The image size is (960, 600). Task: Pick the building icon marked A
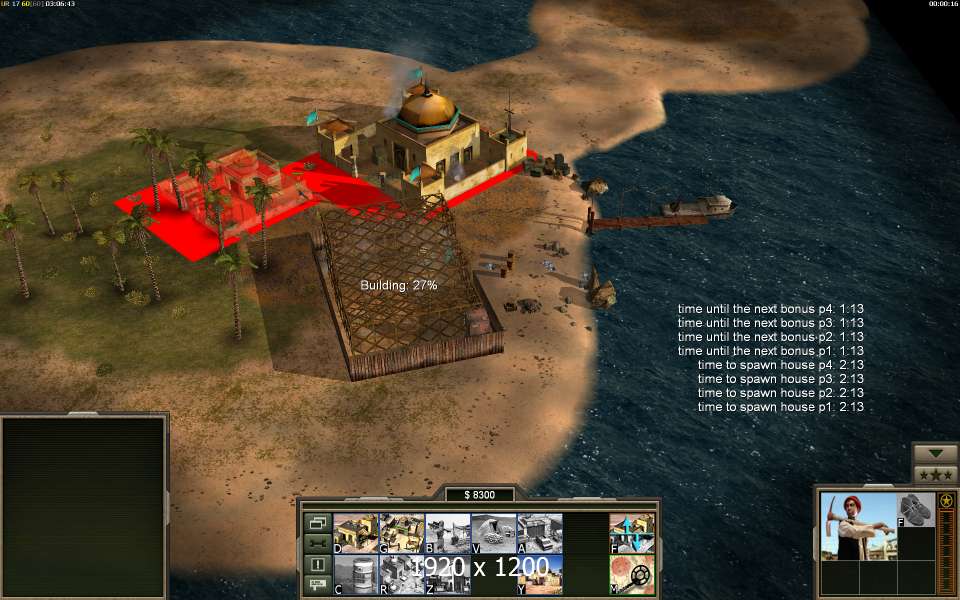coord(539,533)
